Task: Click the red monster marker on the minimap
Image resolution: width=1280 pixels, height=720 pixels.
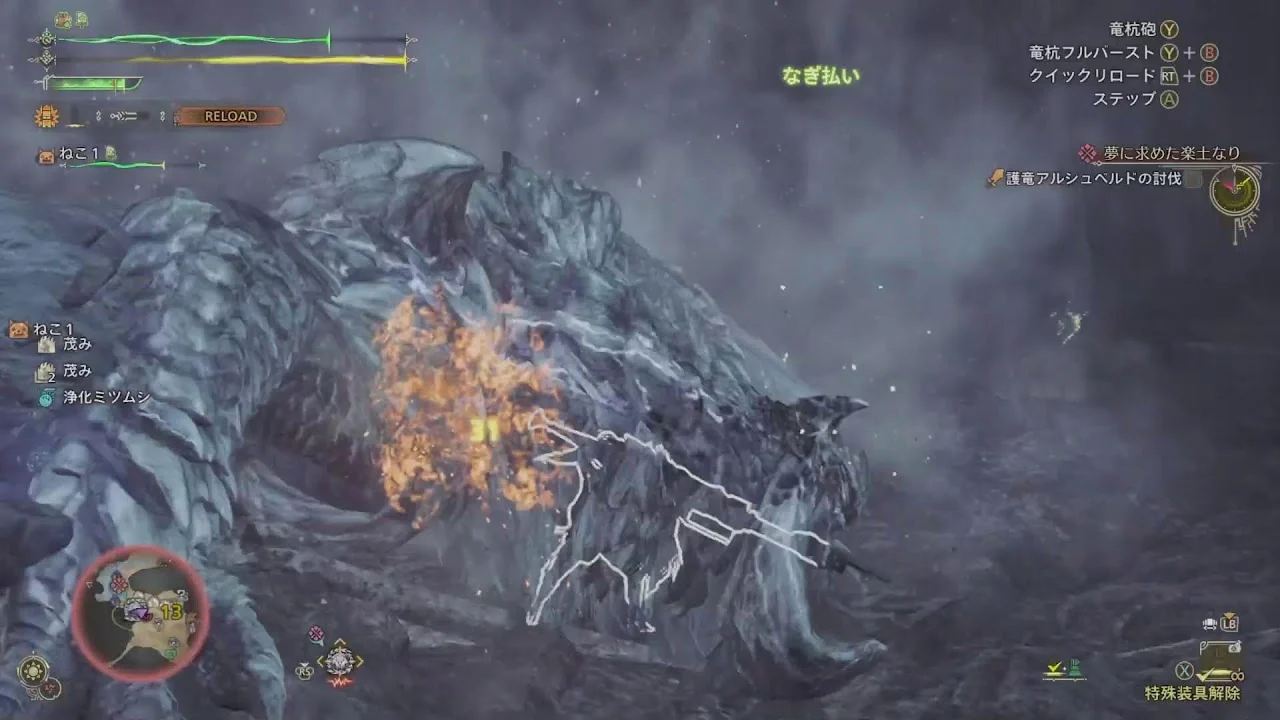Action: tap(121, 583)
